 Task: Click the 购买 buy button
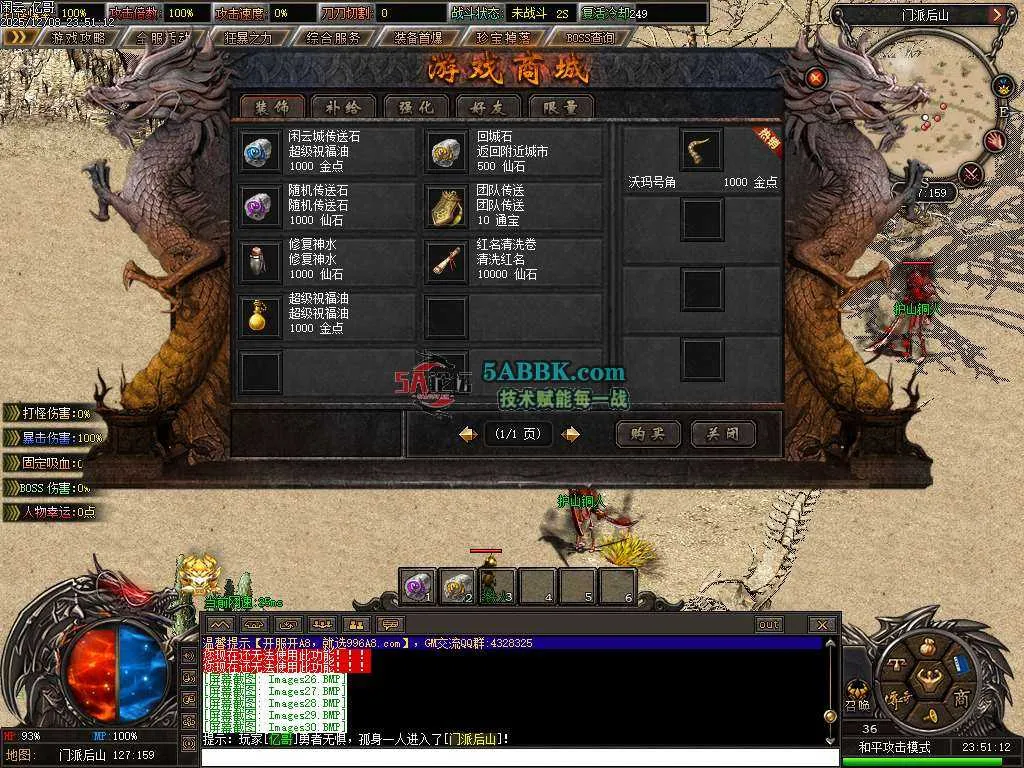click(648, 434)
